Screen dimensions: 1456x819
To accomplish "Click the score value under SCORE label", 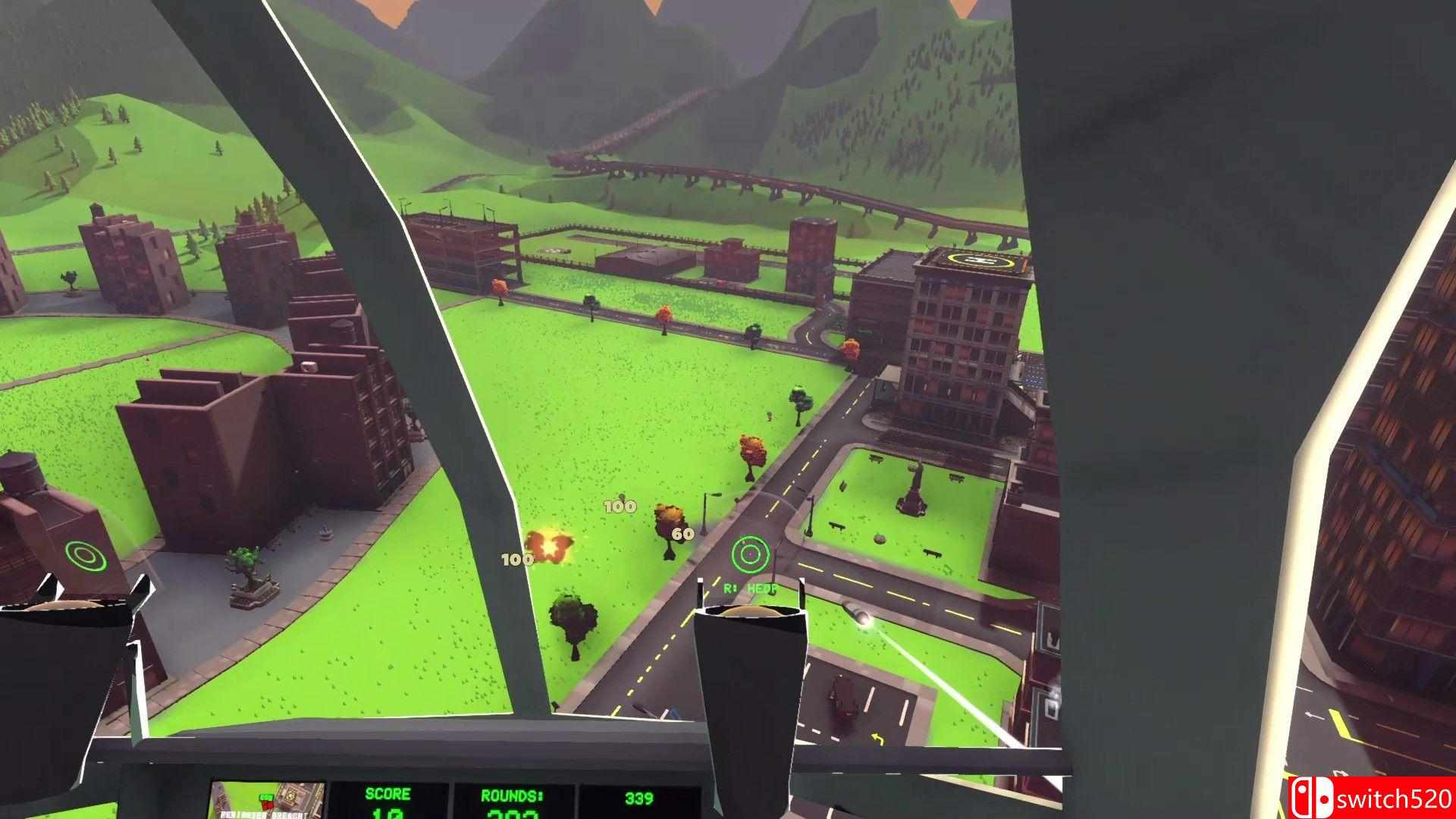I will [x=387, y=815].
